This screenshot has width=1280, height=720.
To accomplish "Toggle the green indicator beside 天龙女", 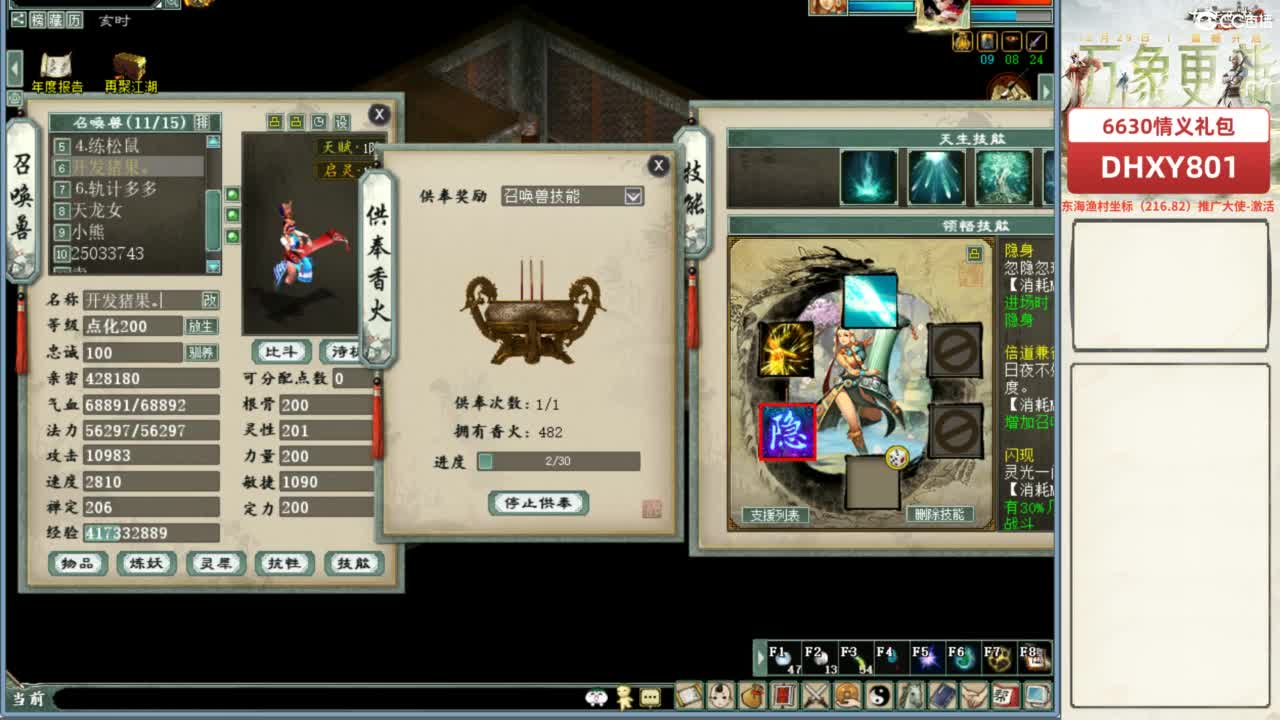I will coord(232,214).
